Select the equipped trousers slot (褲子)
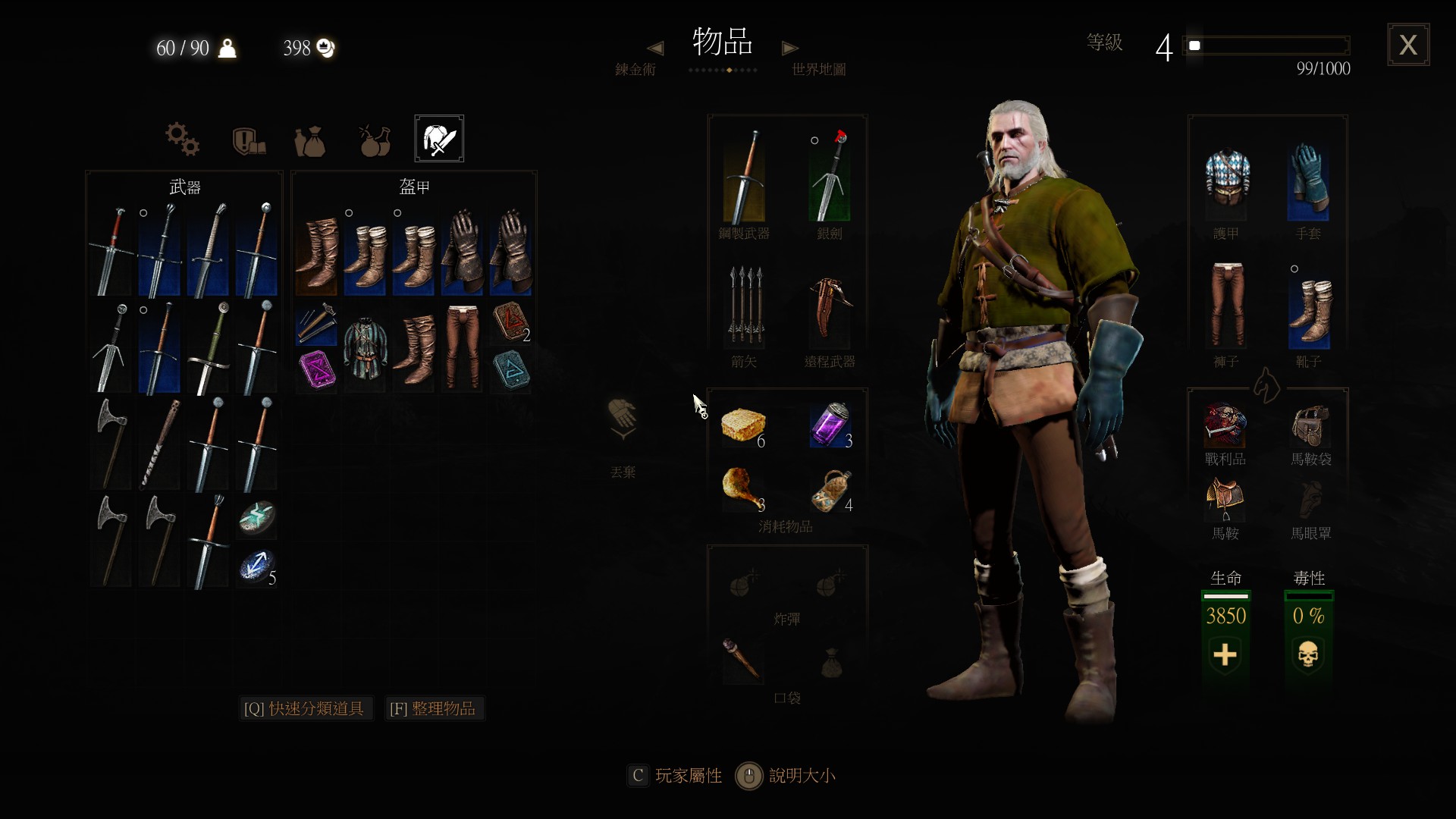This screenshot has height=819, width=1456. coord(1226,306)
